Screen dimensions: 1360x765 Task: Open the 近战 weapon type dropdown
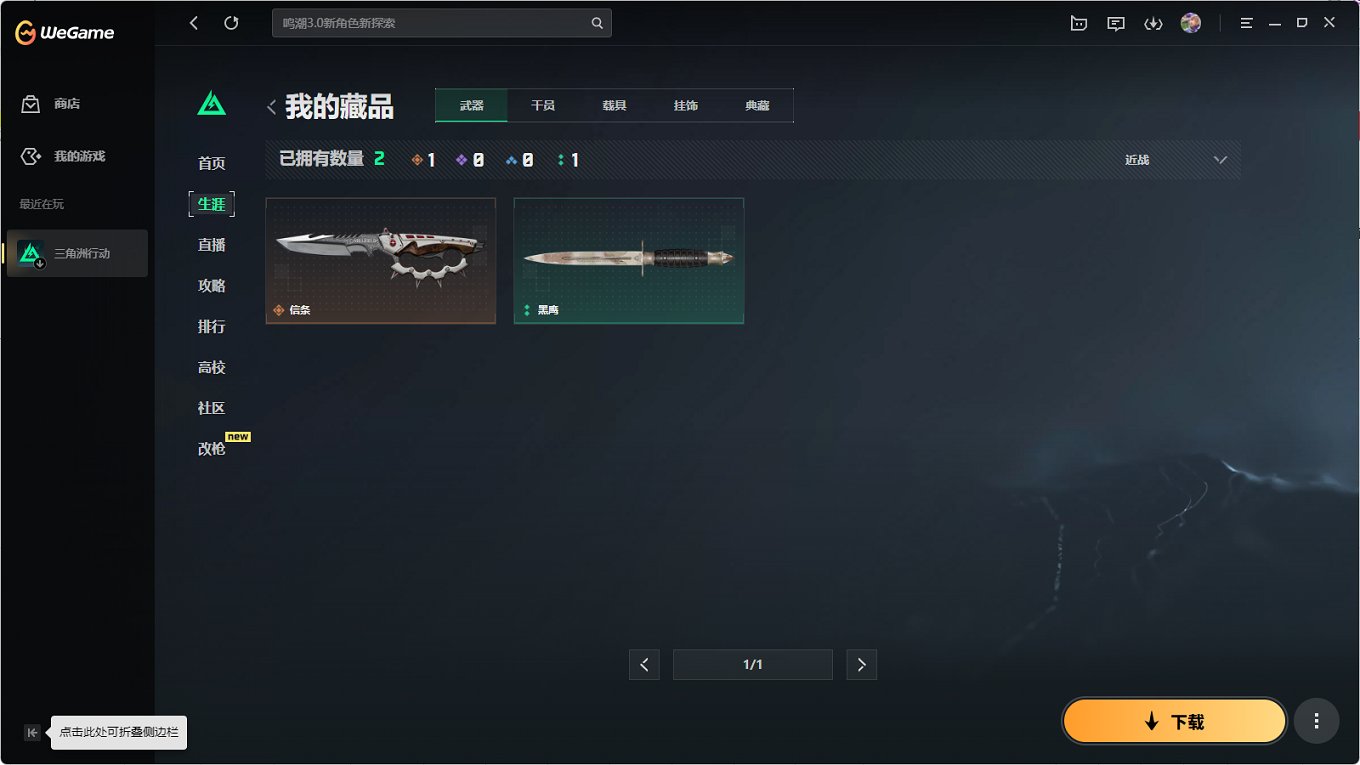(1175, 159)
